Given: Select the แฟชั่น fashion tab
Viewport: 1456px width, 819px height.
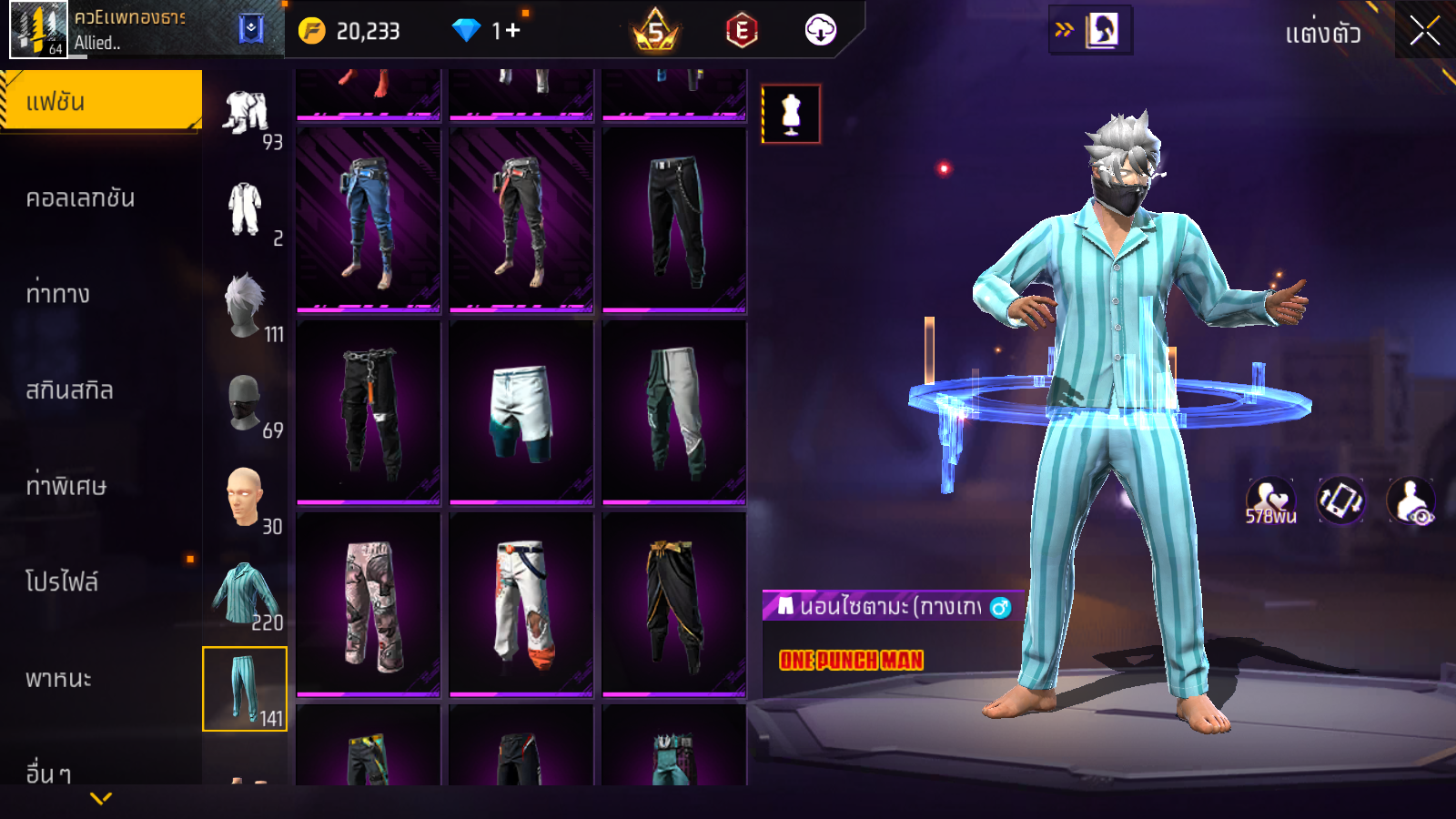Looking at the screenshot, I should coord(100,101).
